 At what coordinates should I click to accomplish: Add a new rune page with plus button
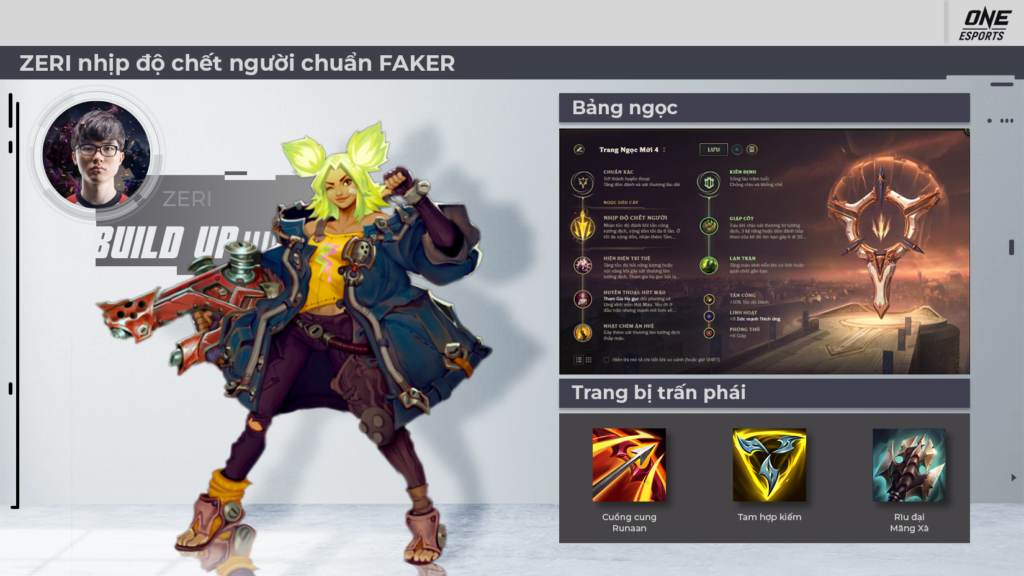coord(737,149)
